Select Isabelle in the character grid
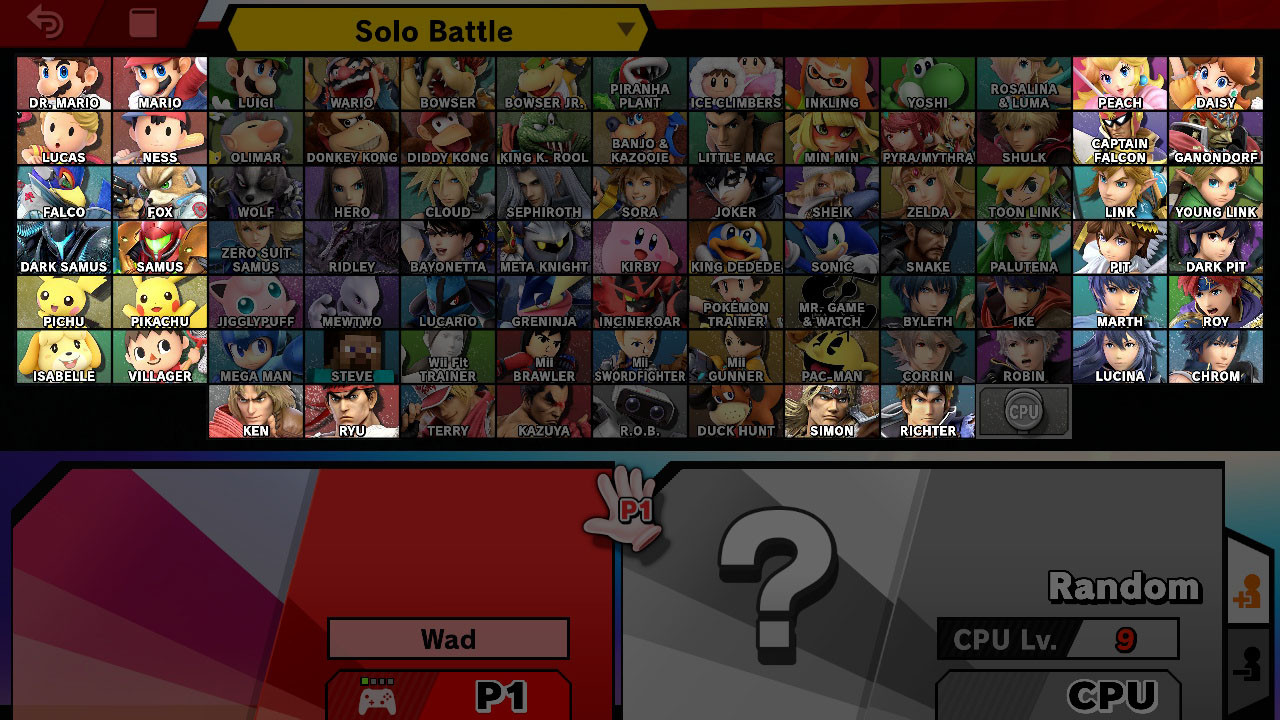Image resolution: width=1280 pixels, height=720 pixels. [x=63, y=355]
